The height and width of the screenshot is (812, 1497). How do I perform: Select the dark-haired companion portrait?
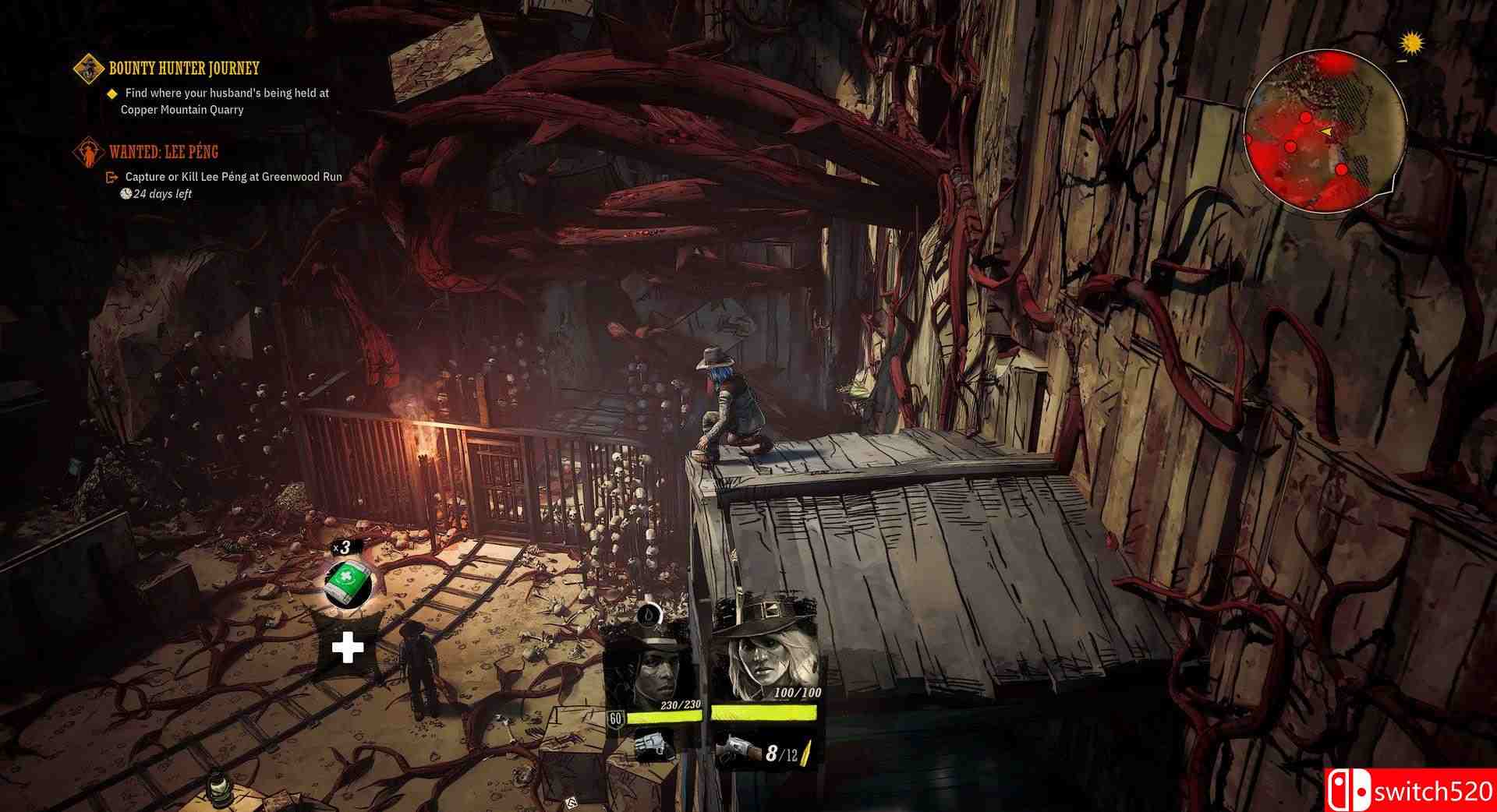(654, 664)
